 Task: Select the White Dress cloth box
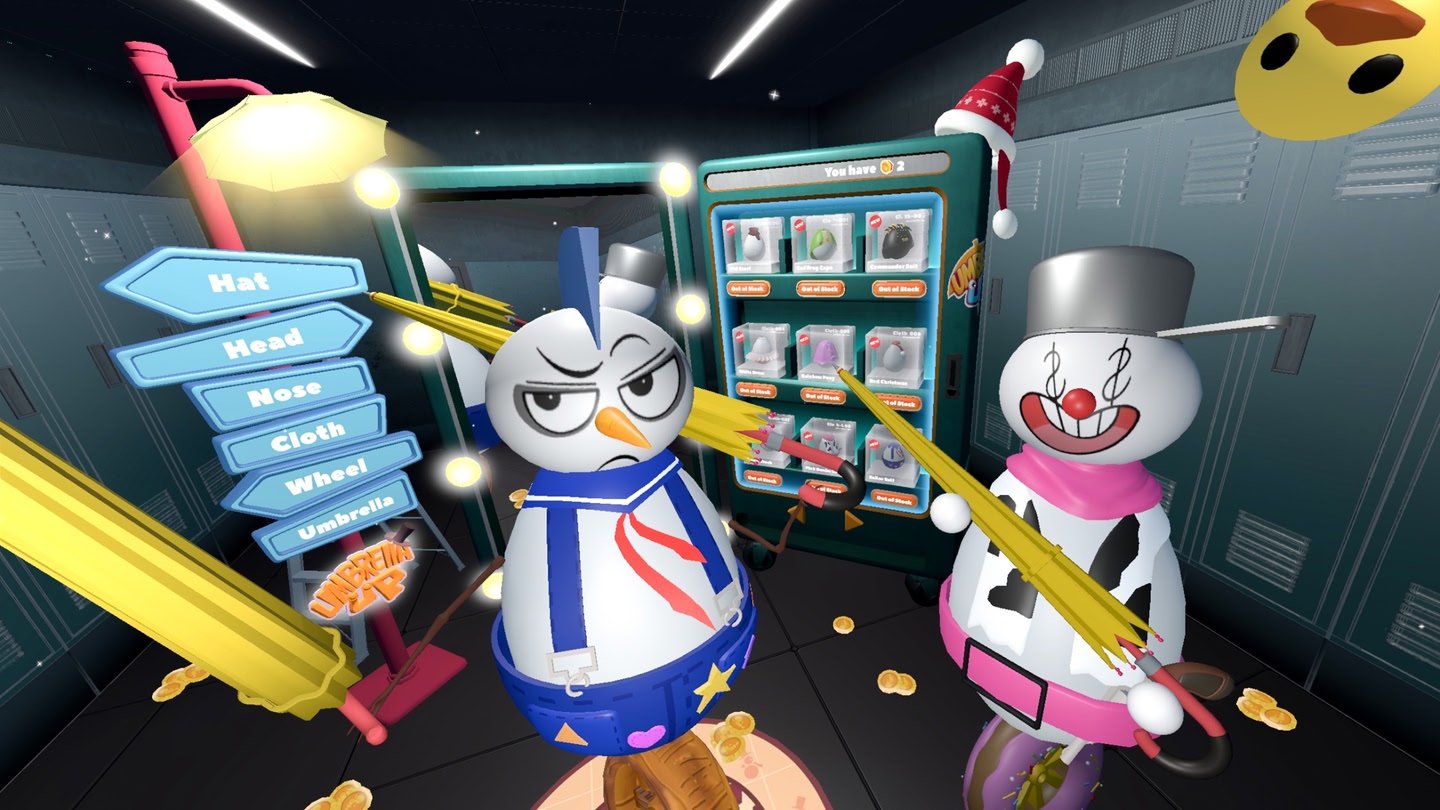(x=762, y=350)
